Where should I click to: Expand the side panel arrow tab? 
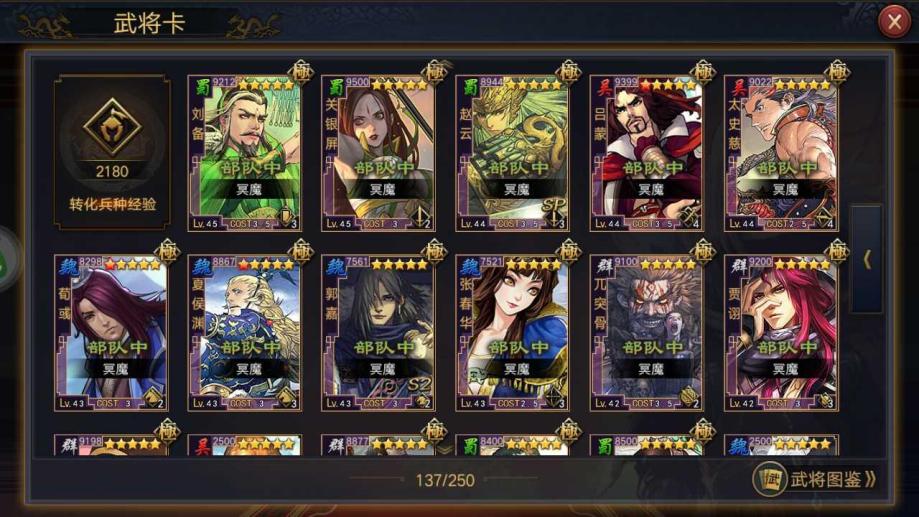(x=866, y=259)
